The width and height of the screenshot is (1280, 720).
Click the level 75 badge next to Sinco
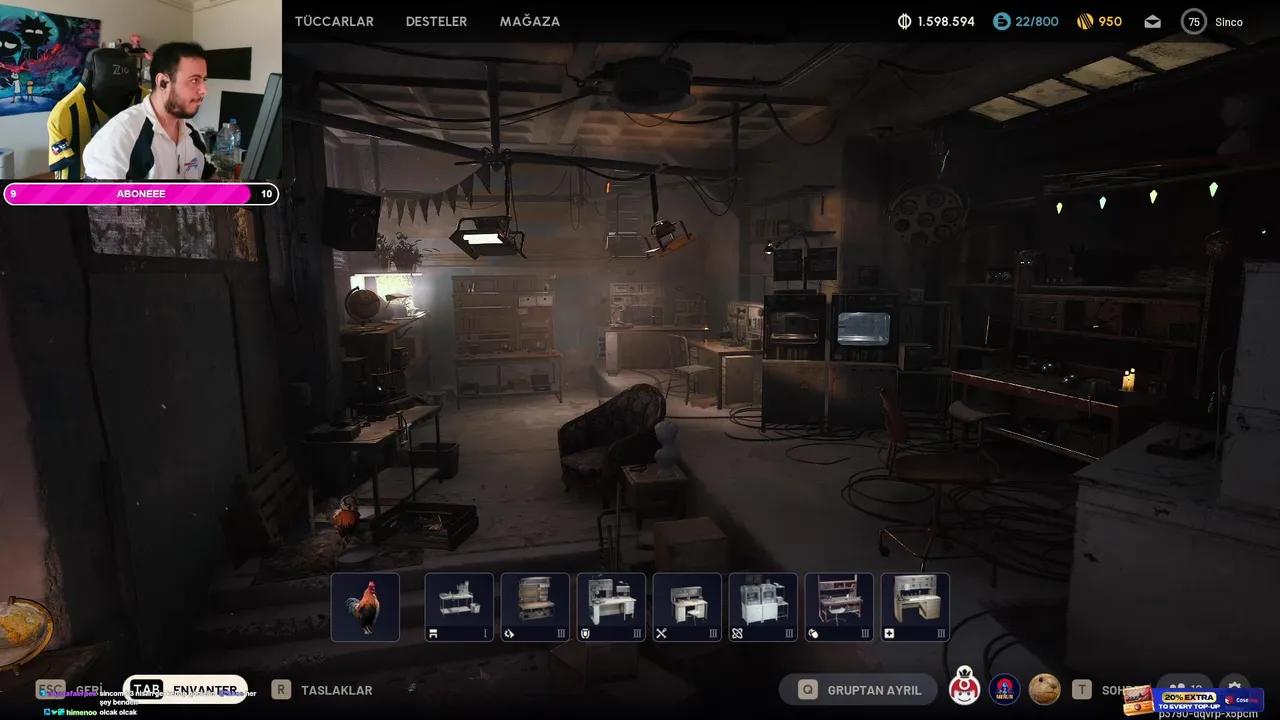[1193, 21]
